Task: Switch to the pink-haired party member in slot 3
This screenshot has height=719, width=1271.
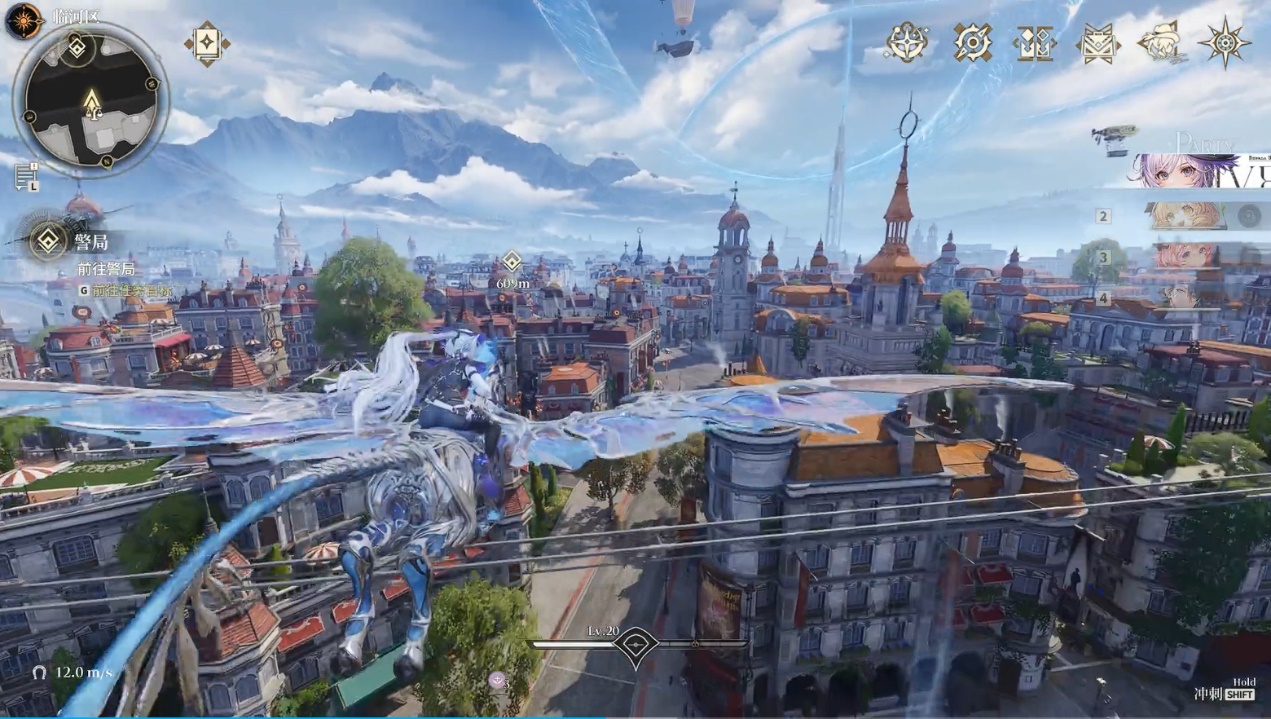Action: tap(1186, 256)
